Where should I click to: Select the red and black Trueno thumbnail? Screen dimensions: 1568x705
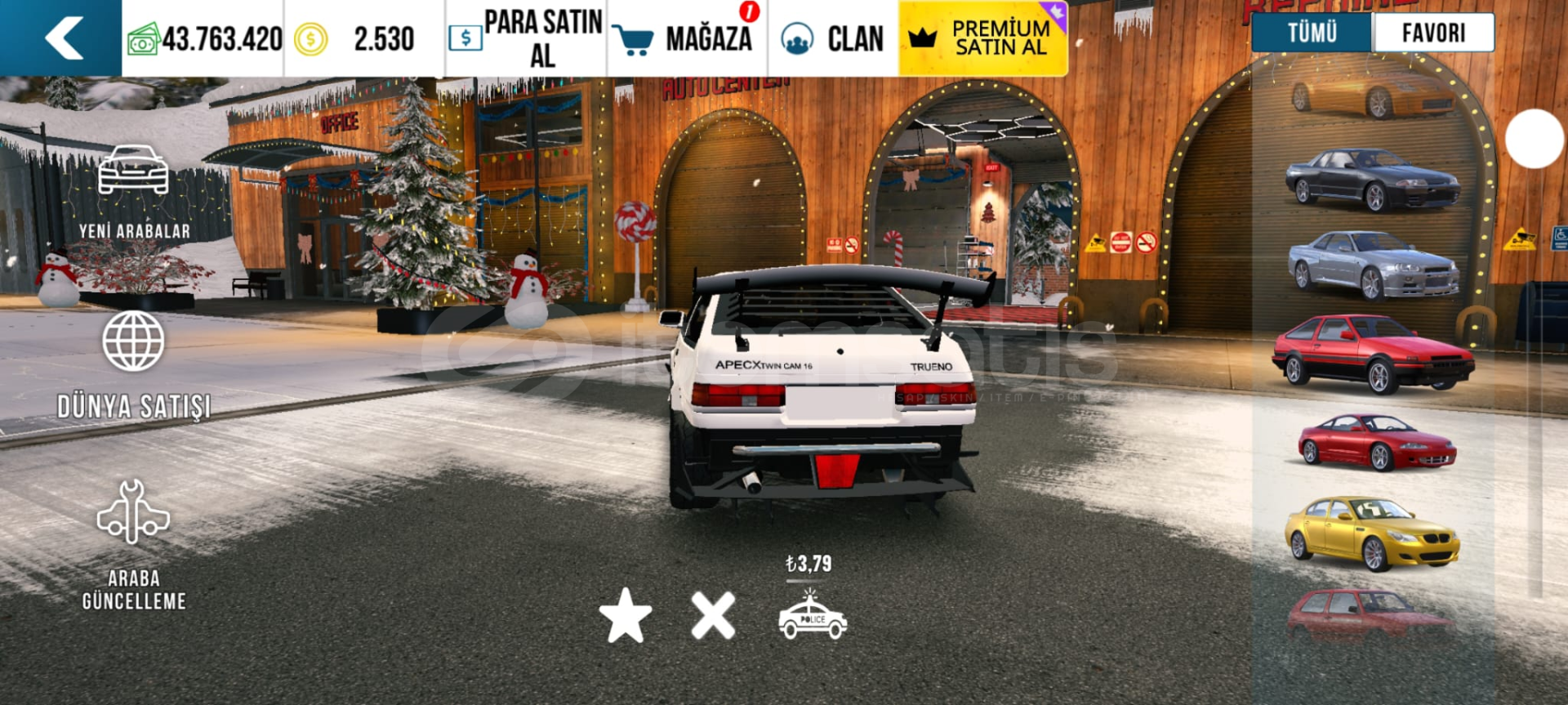tap(1373, 354)
